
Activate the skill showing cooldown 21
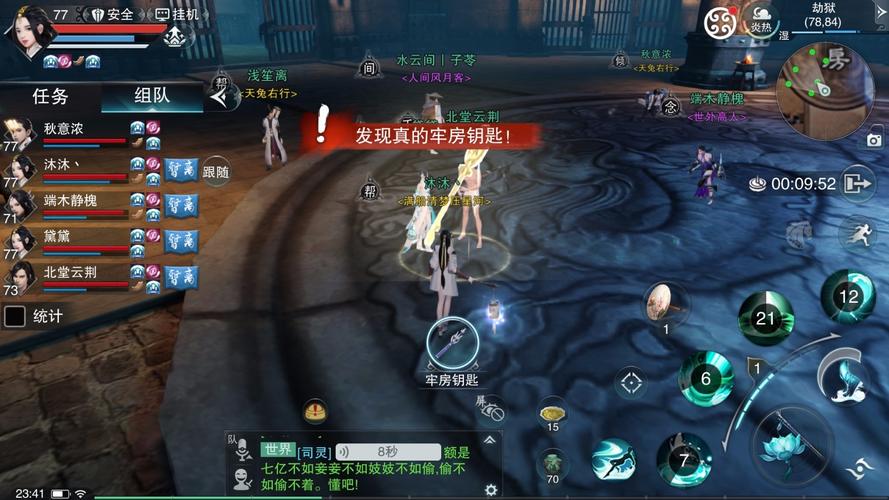766,319
